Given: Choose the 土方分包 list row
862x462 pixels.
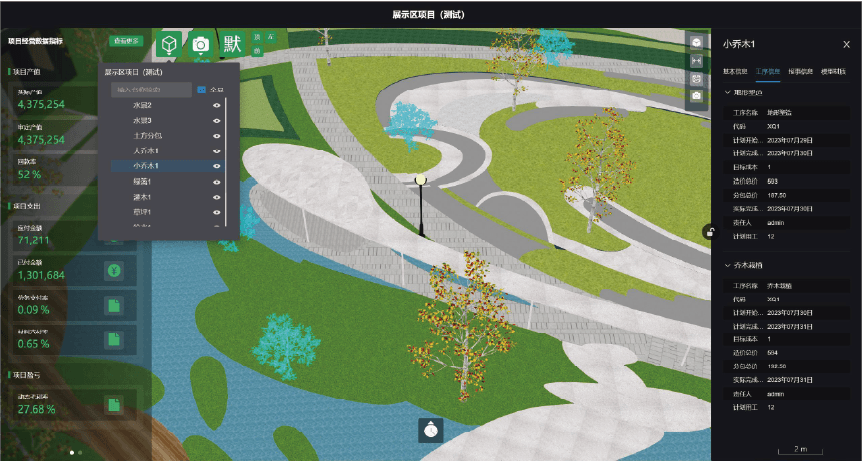Looking at the screenshot, I should tap(147, 135).
